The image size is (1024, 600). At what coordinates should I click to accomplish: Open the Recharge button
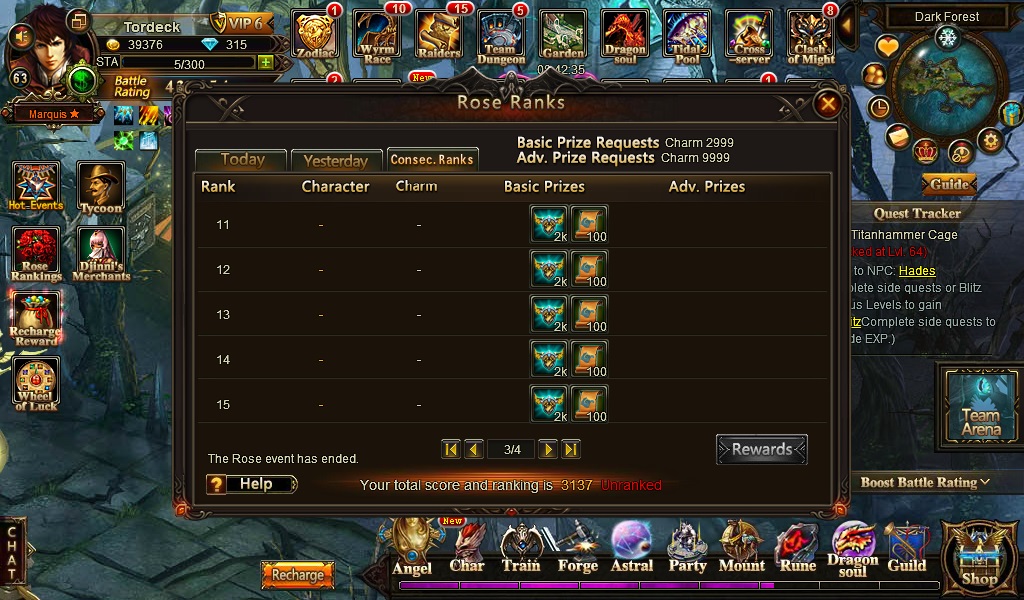click(x=297, y=575)
